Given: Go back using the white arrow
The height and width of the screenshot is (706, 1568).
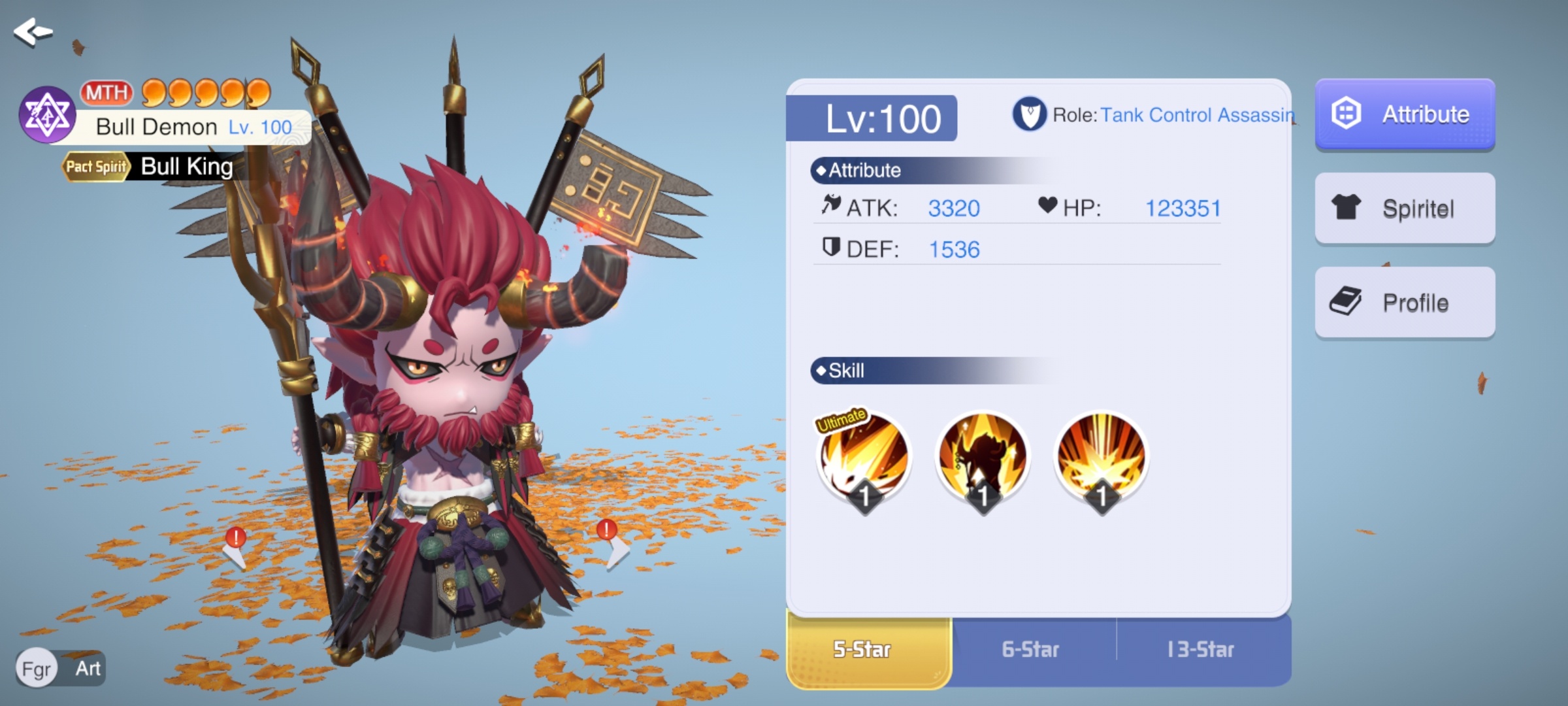Looking at the screenshot, I should (33, 31).
